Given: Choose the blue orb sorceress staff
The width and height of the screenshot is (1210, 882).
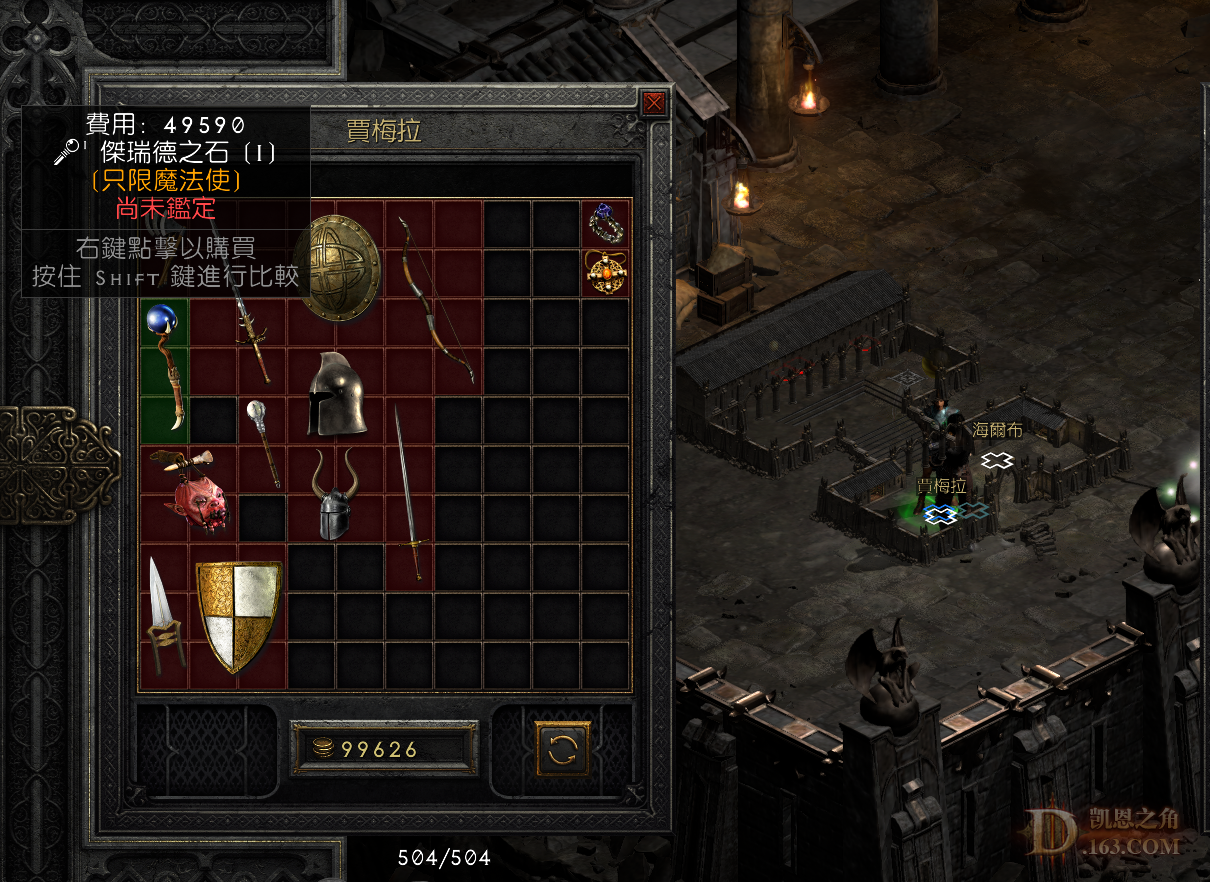Looking at the screenshot, I should click(x=166, y=367).
